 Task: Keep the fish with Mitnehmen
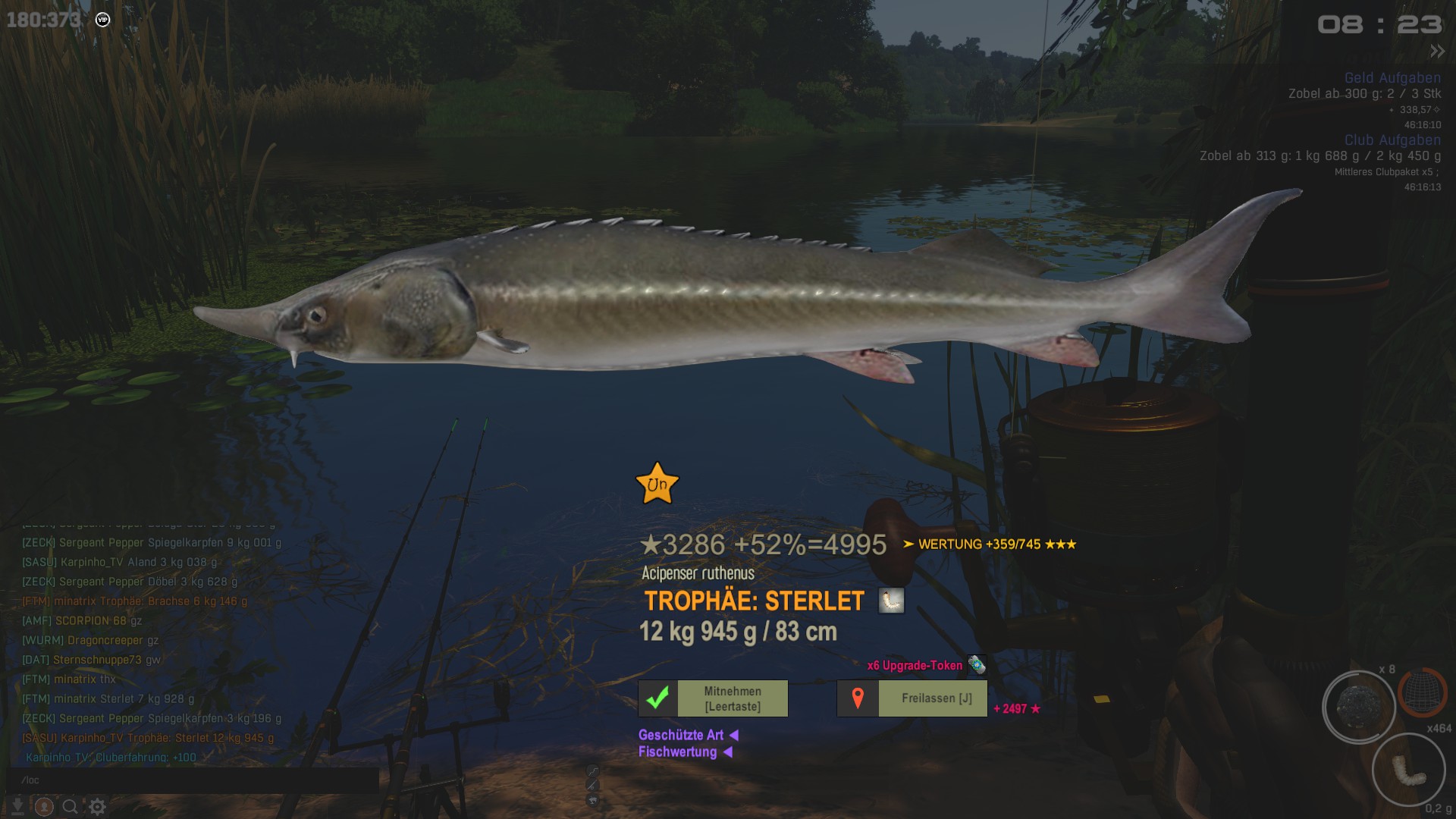pyautogui.click(x=713, y=698)
